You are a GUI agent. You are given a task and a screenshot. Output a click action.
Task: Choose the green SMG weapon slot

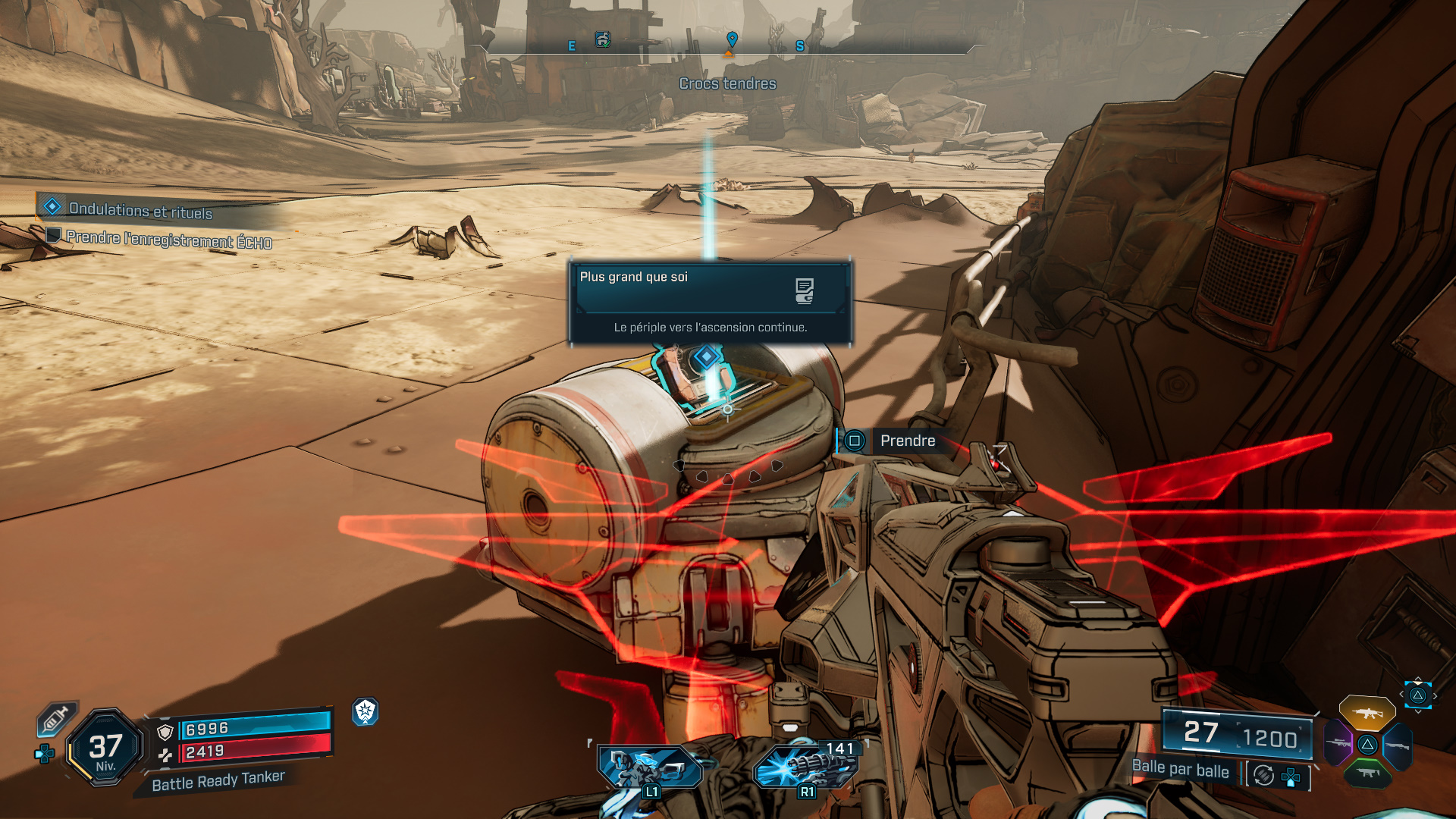pyautogui.click(x=1367, y=773)
